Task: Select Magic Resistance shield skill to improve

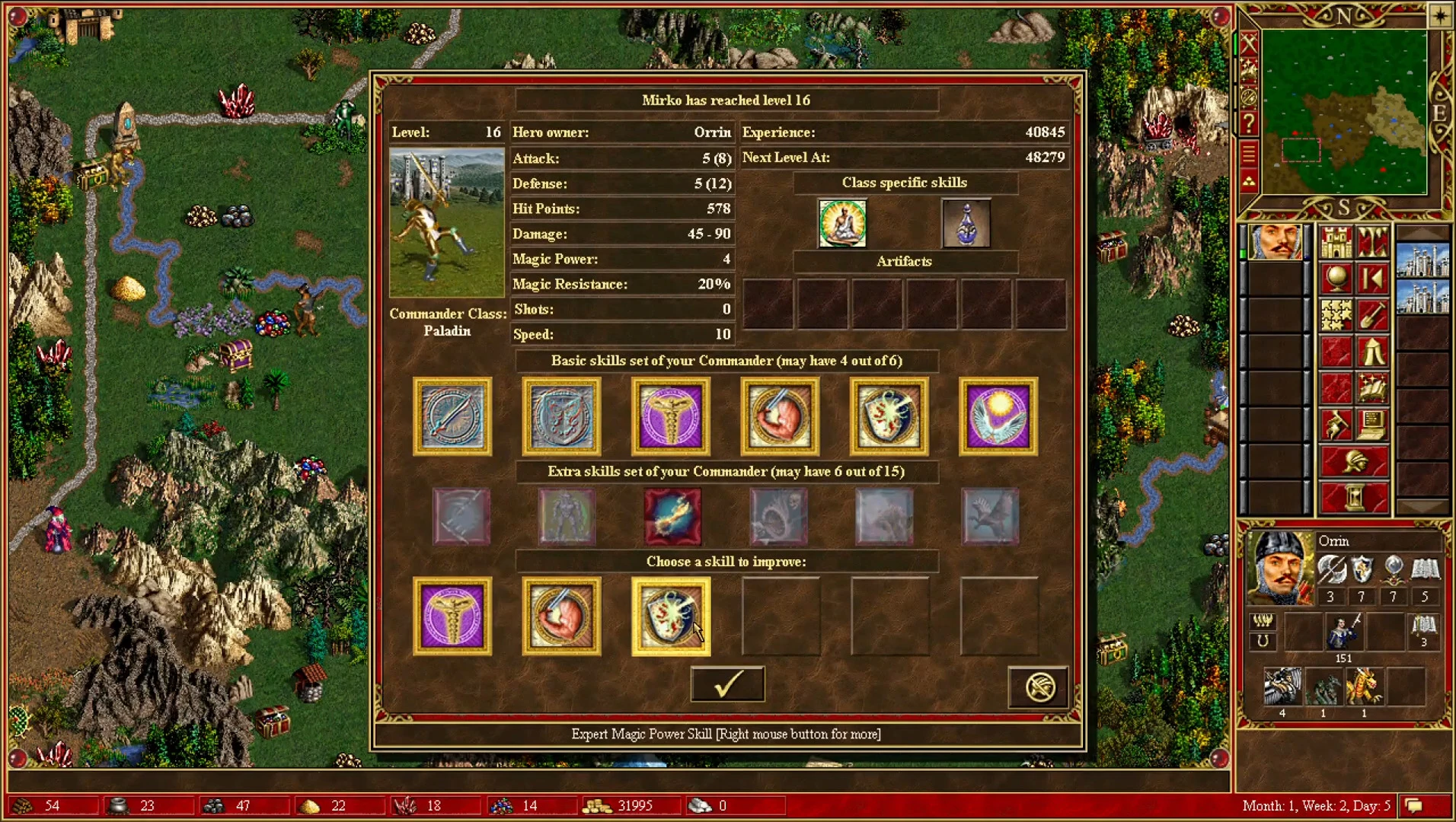Action: click(670, 616)
